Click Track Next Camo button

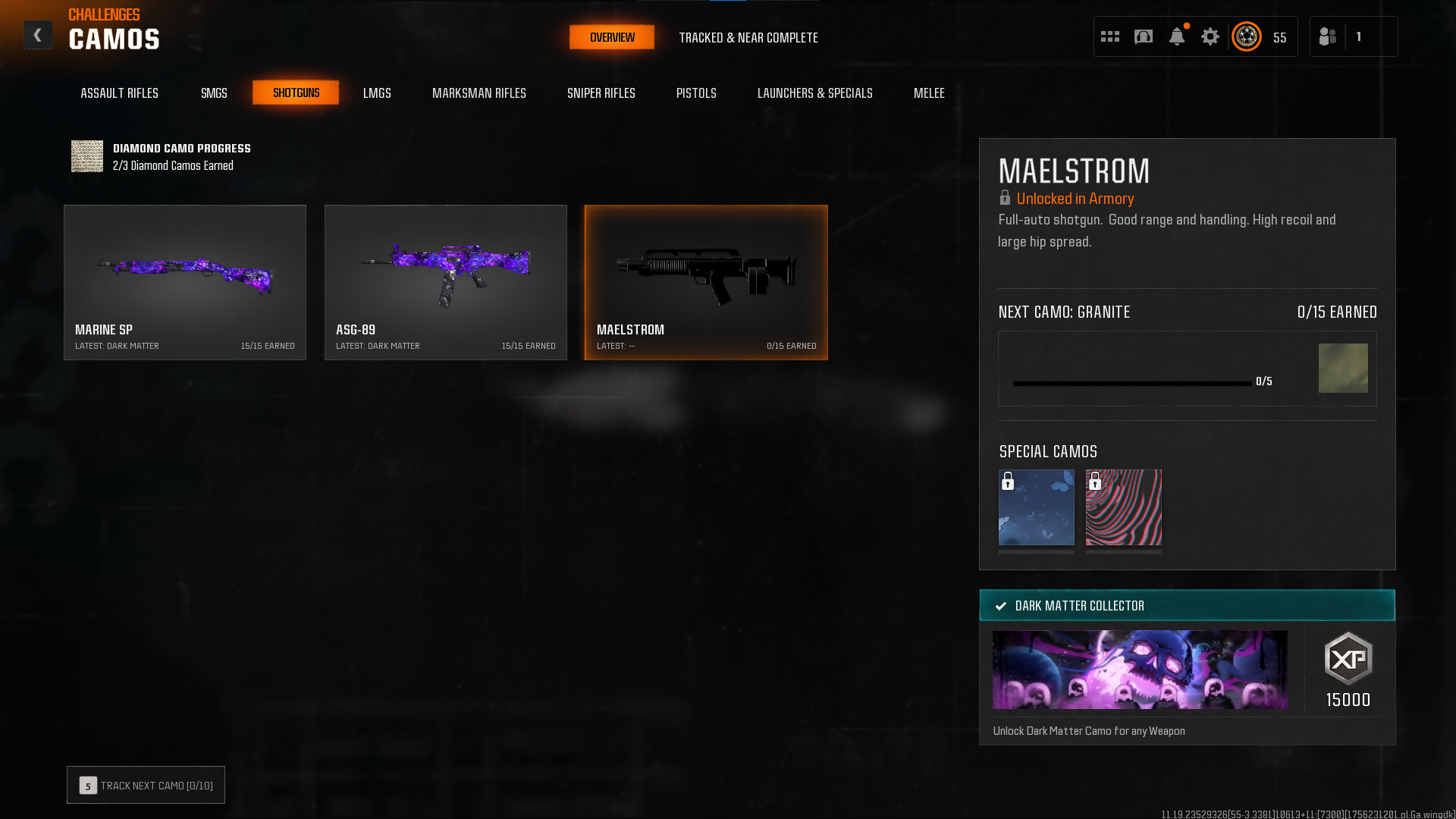tap(146, 785)
